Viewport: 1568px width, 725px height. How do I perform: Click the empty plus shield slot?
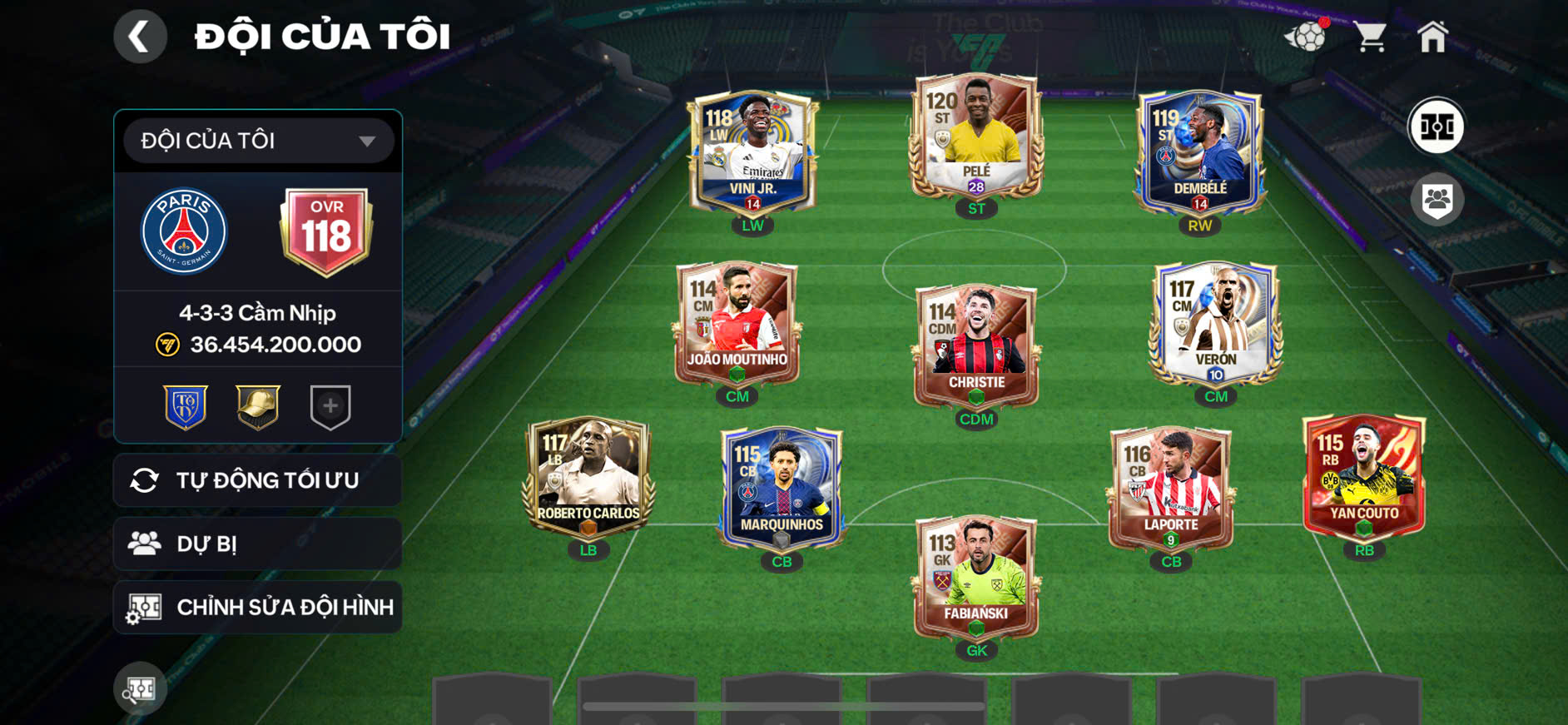pos(331,407)
